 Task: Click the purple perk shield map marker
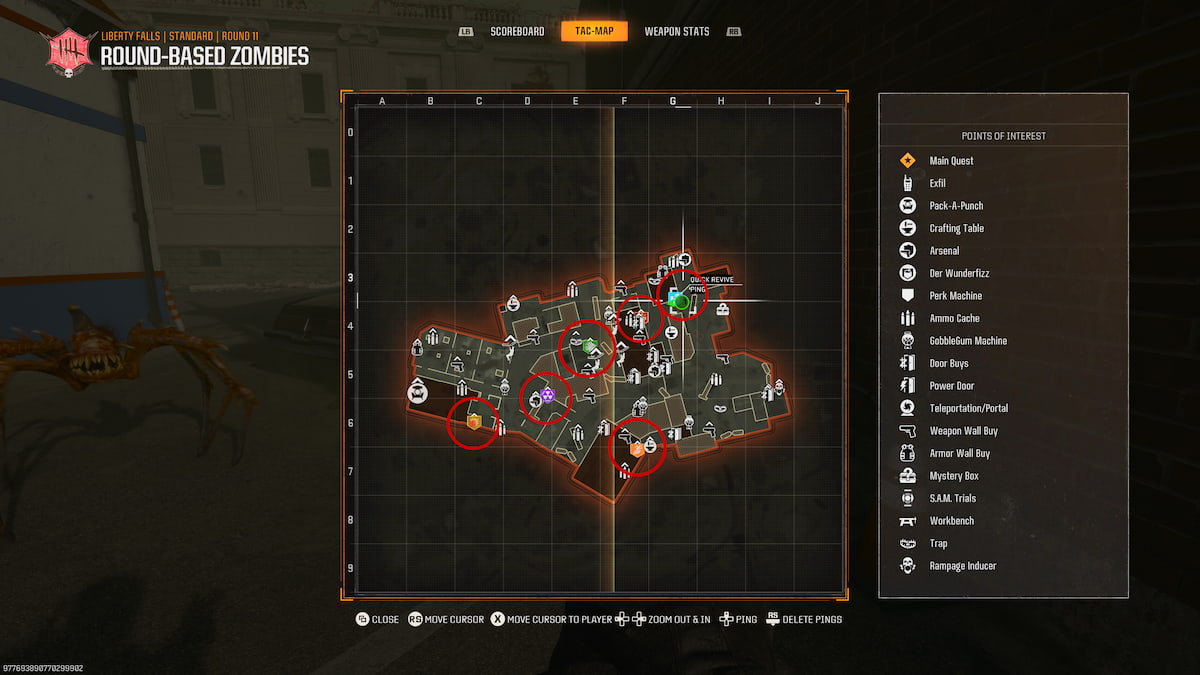pyautogui.click(x=547, y=397)
